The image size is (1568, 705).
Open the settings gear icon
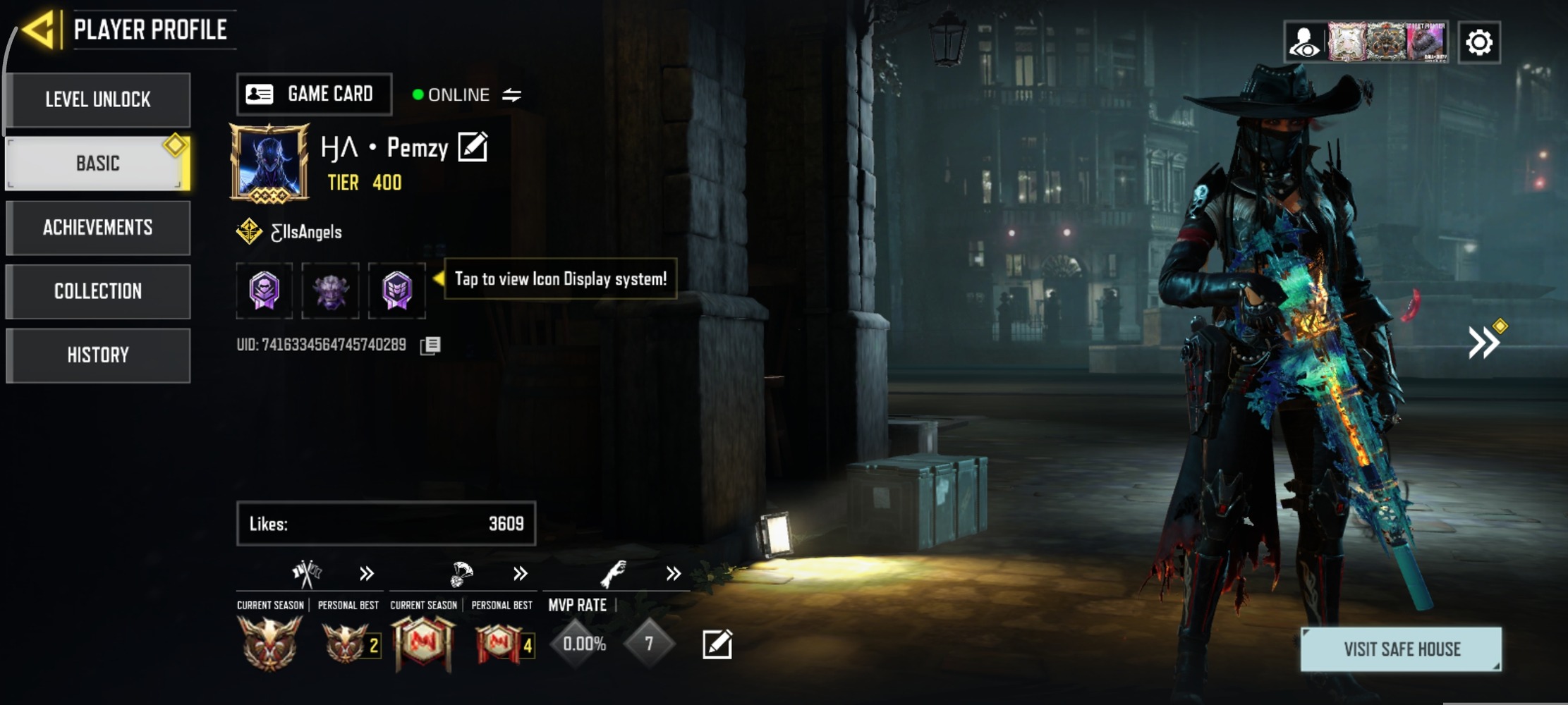[1478, 42]
